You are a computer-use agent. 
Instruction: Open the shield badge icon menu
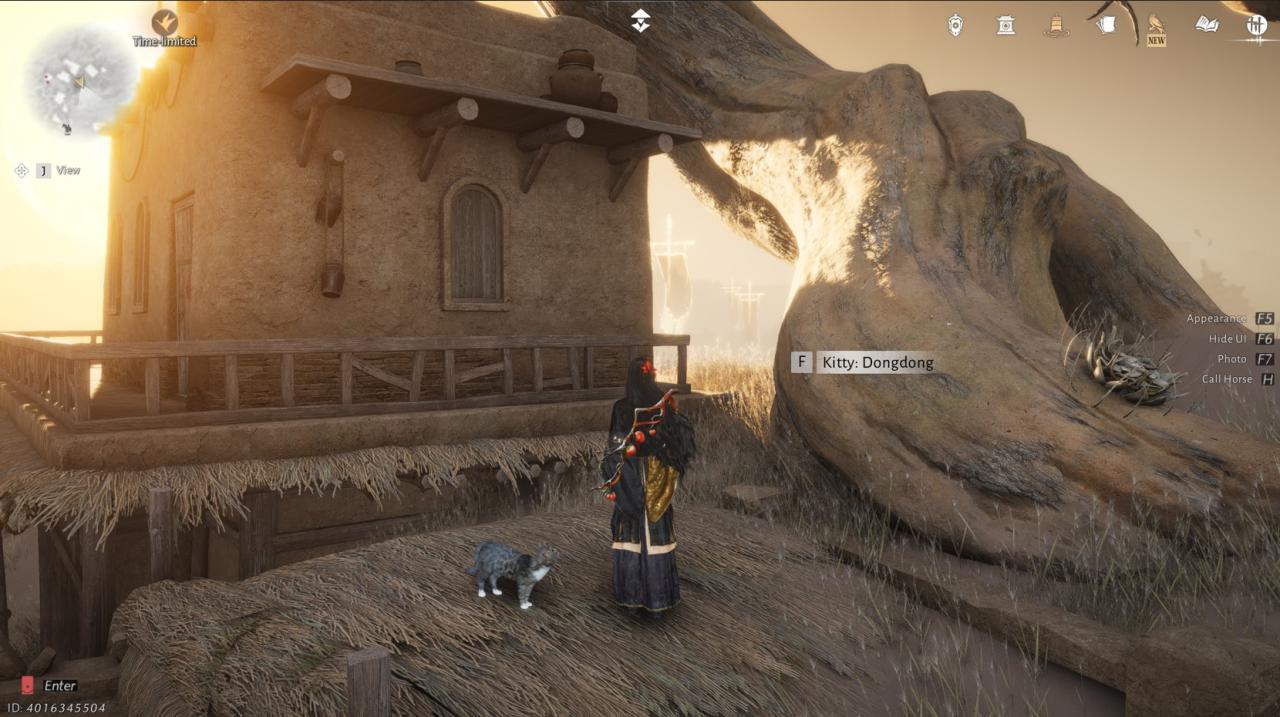click(x=956, y=25)
